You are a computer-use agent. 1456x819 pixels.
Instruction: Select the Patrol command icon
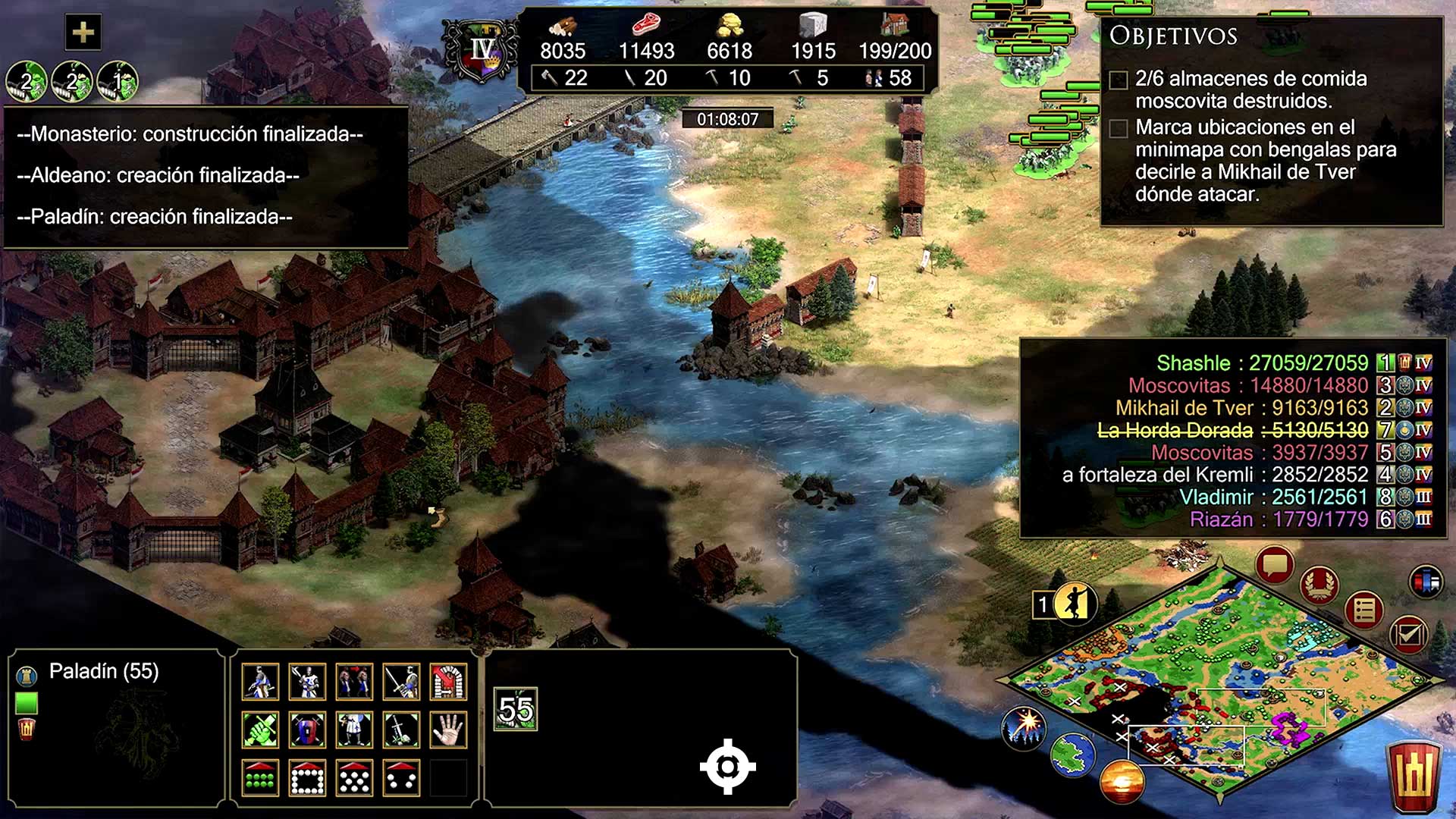pos(260,681)
